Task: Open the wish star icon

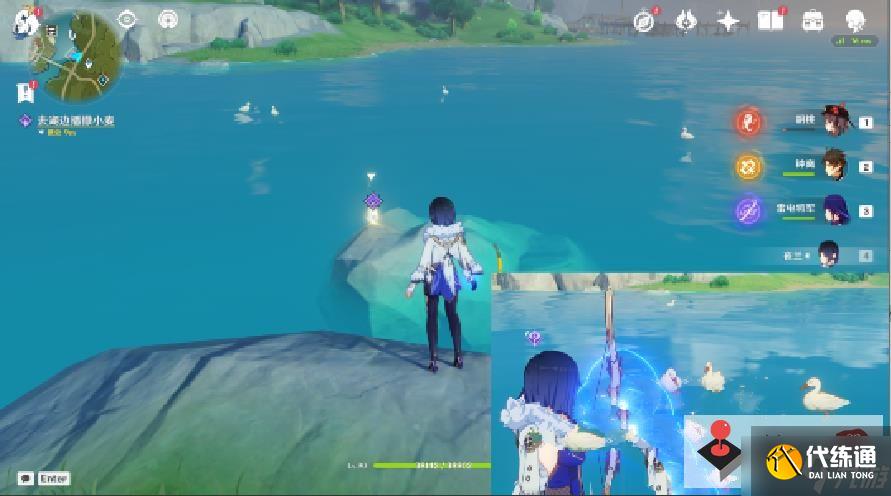Action: 728,21
